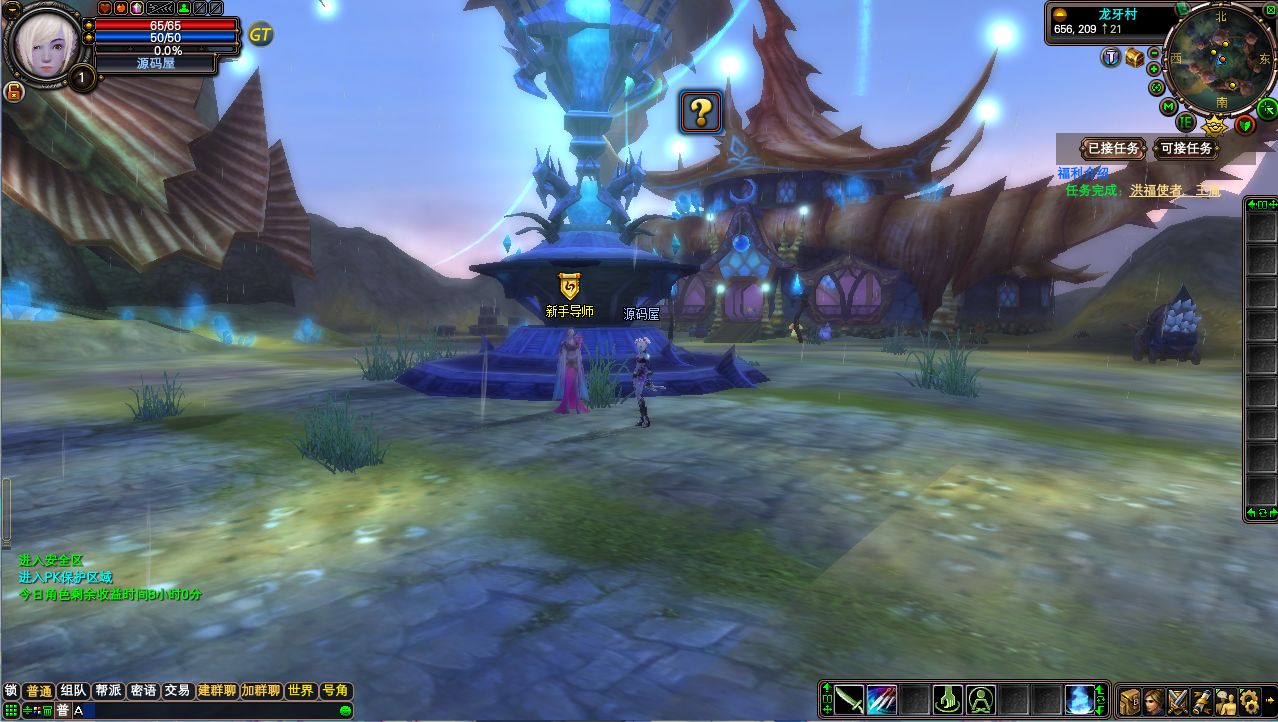
Task: Switch chat to the 世界 world channel
Action: coord(300,691)
